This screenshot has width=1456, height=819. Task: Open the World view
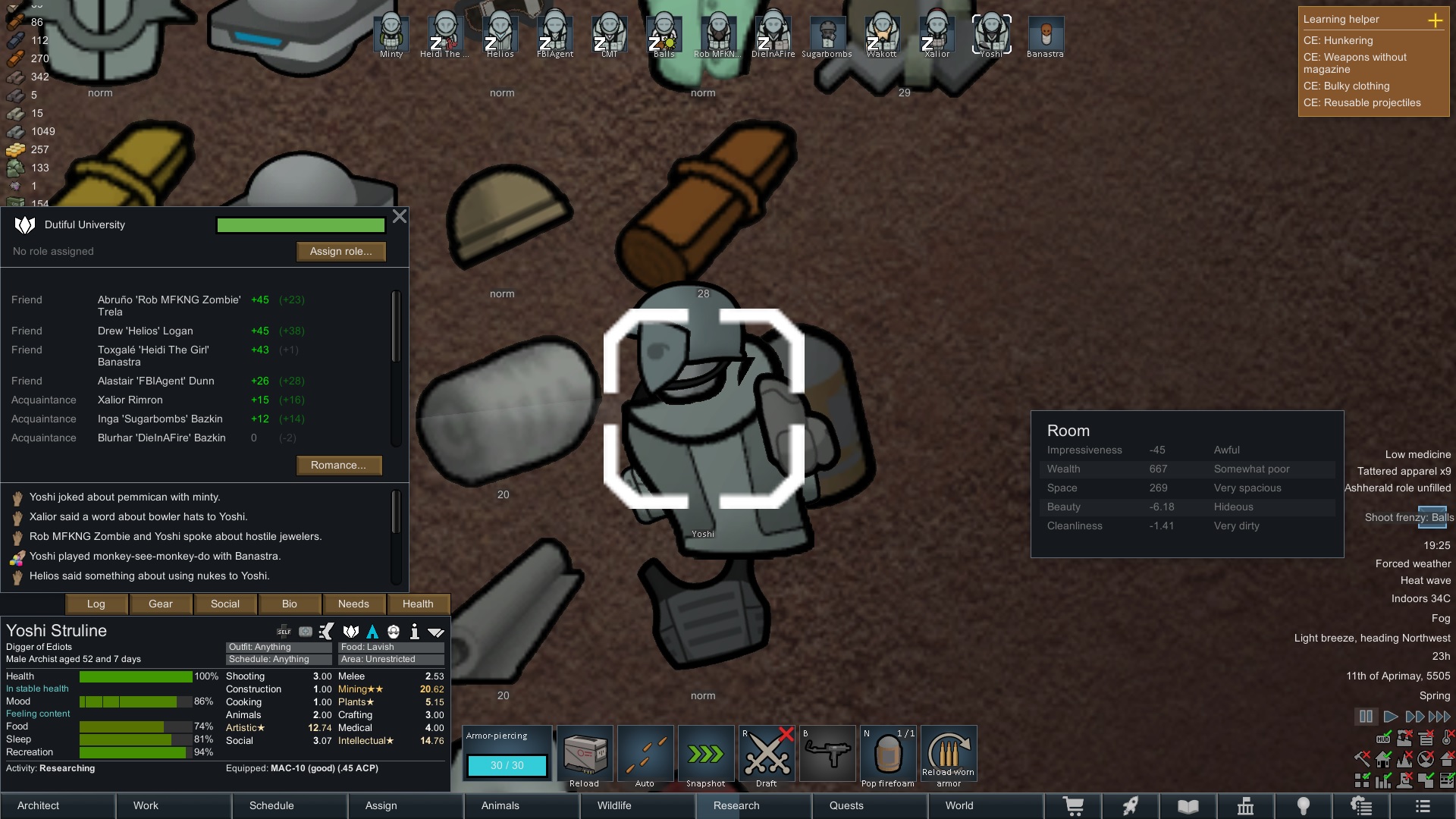click(959, 806)
